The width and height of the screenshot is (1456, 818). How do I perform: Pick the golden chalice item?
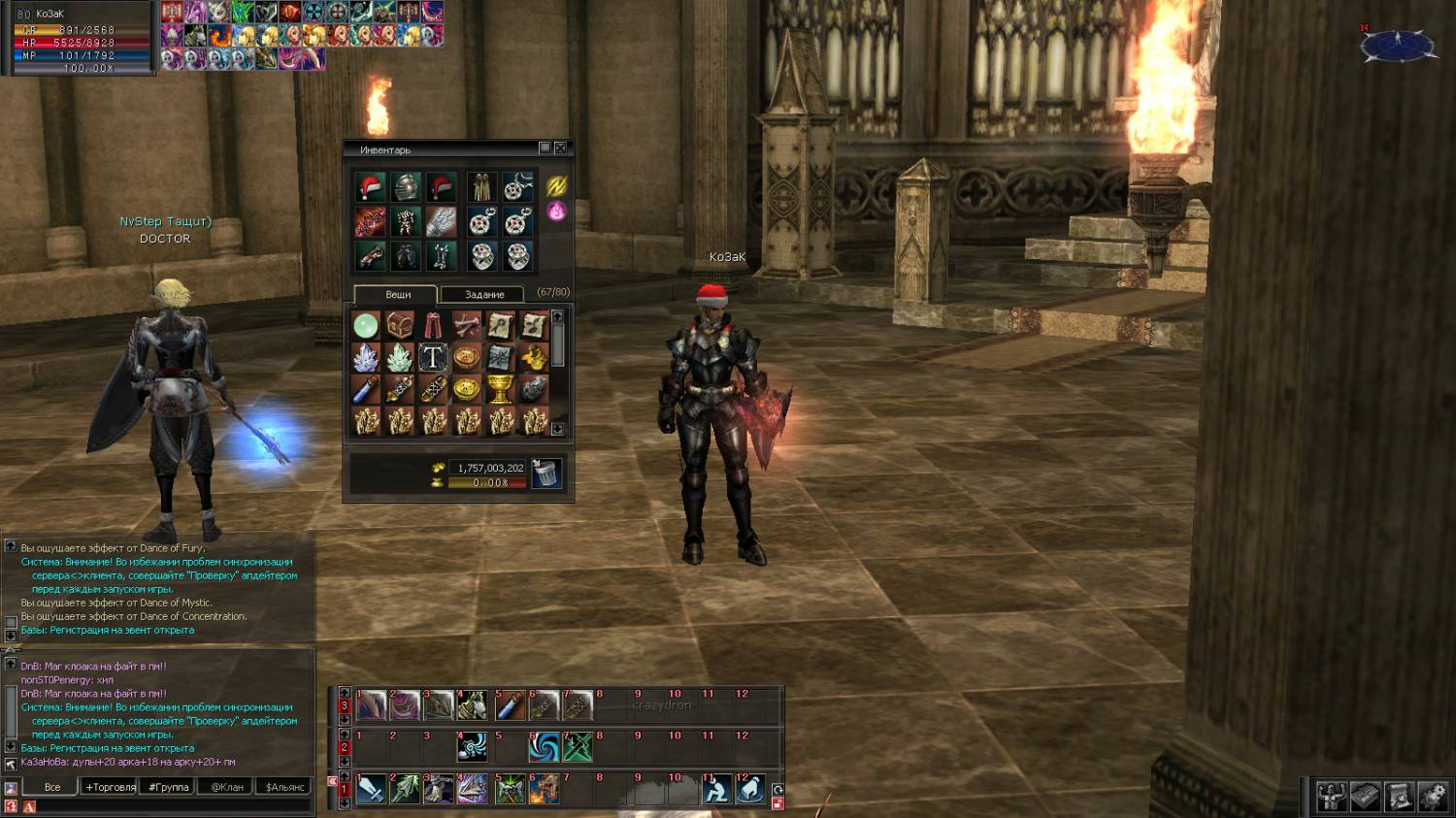tap(500, 390)
